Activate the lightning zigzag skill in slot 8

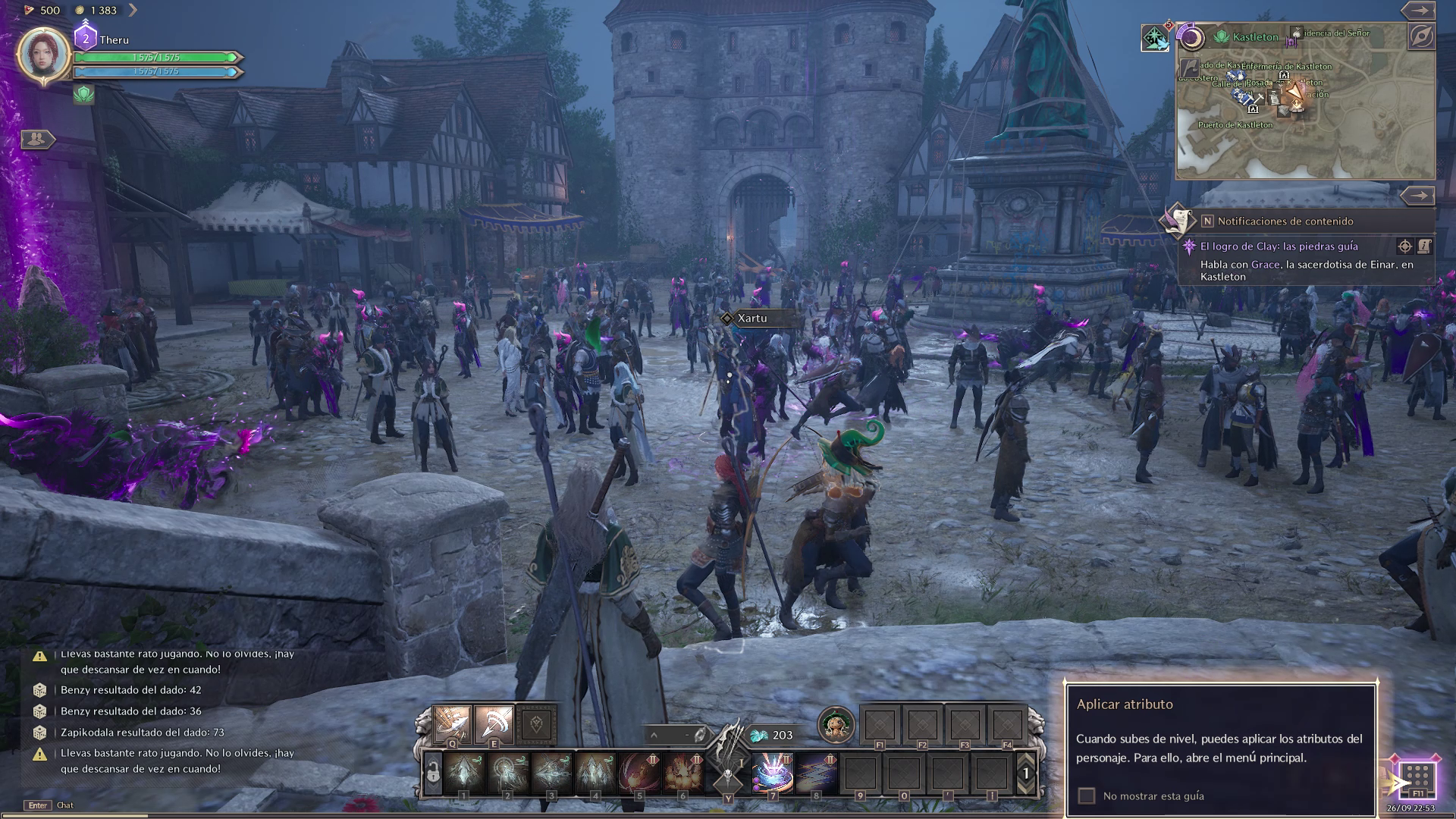point(816,773)
